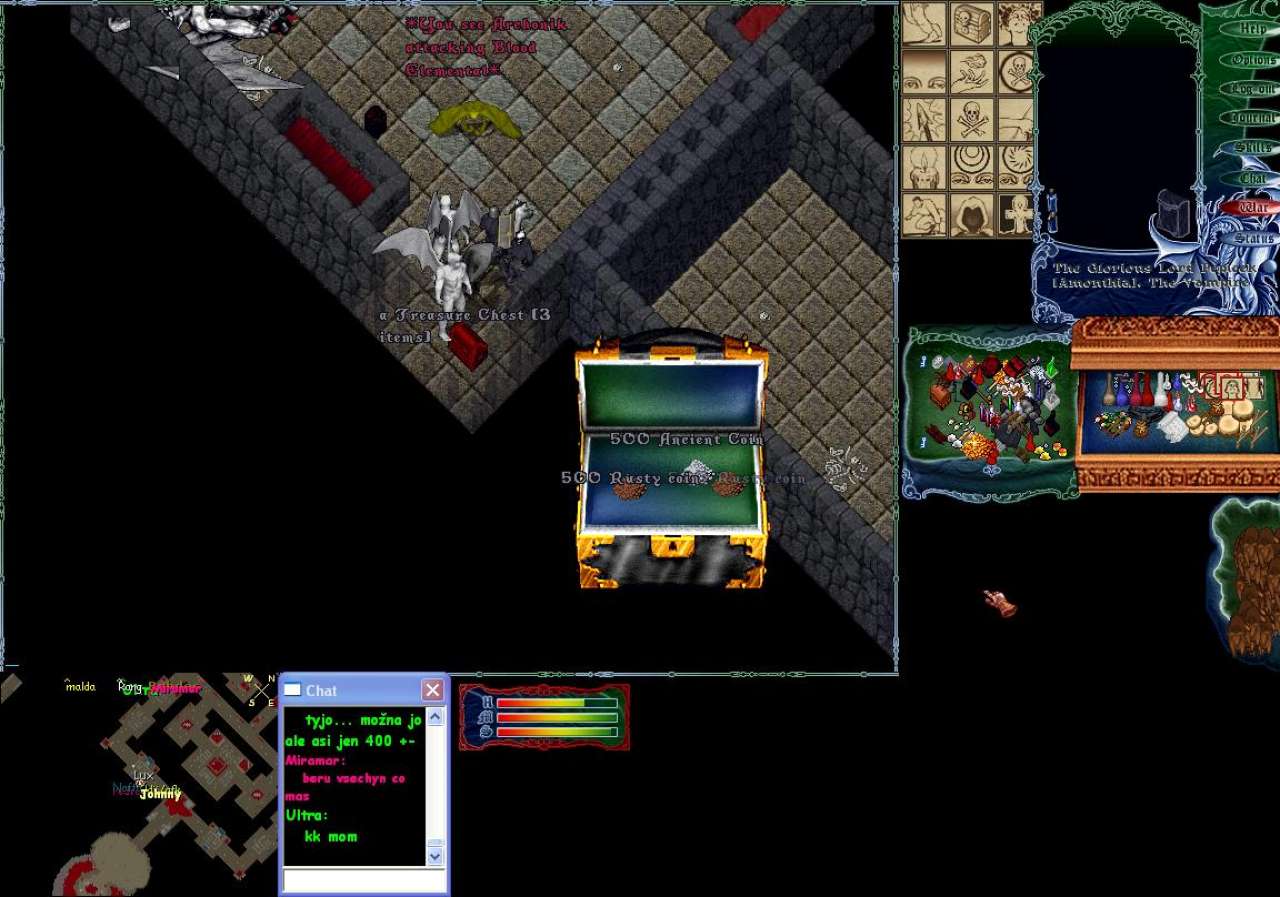Open the Skills list
Image resolution: width=1280 pixels, height=897 pixels.
(x=1253, y=148)
